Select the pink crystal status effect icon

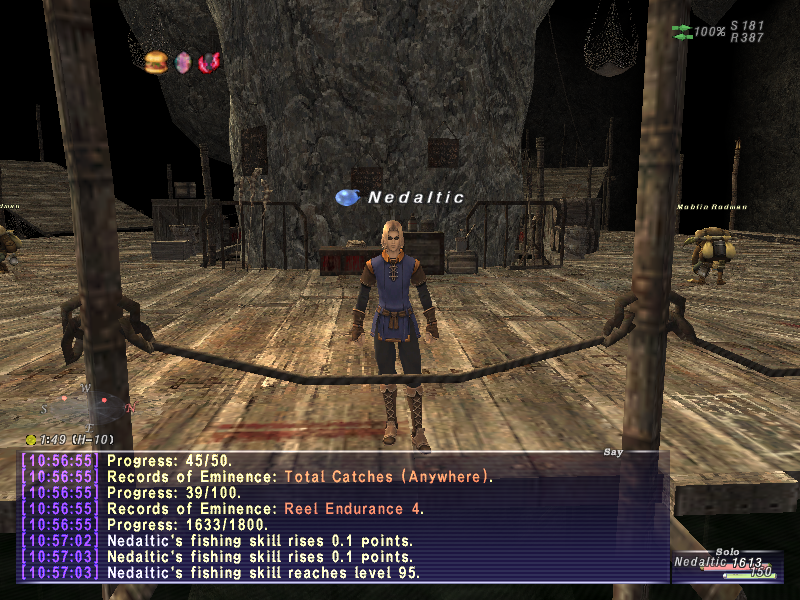pyautogui.click(x=183, y=62)
